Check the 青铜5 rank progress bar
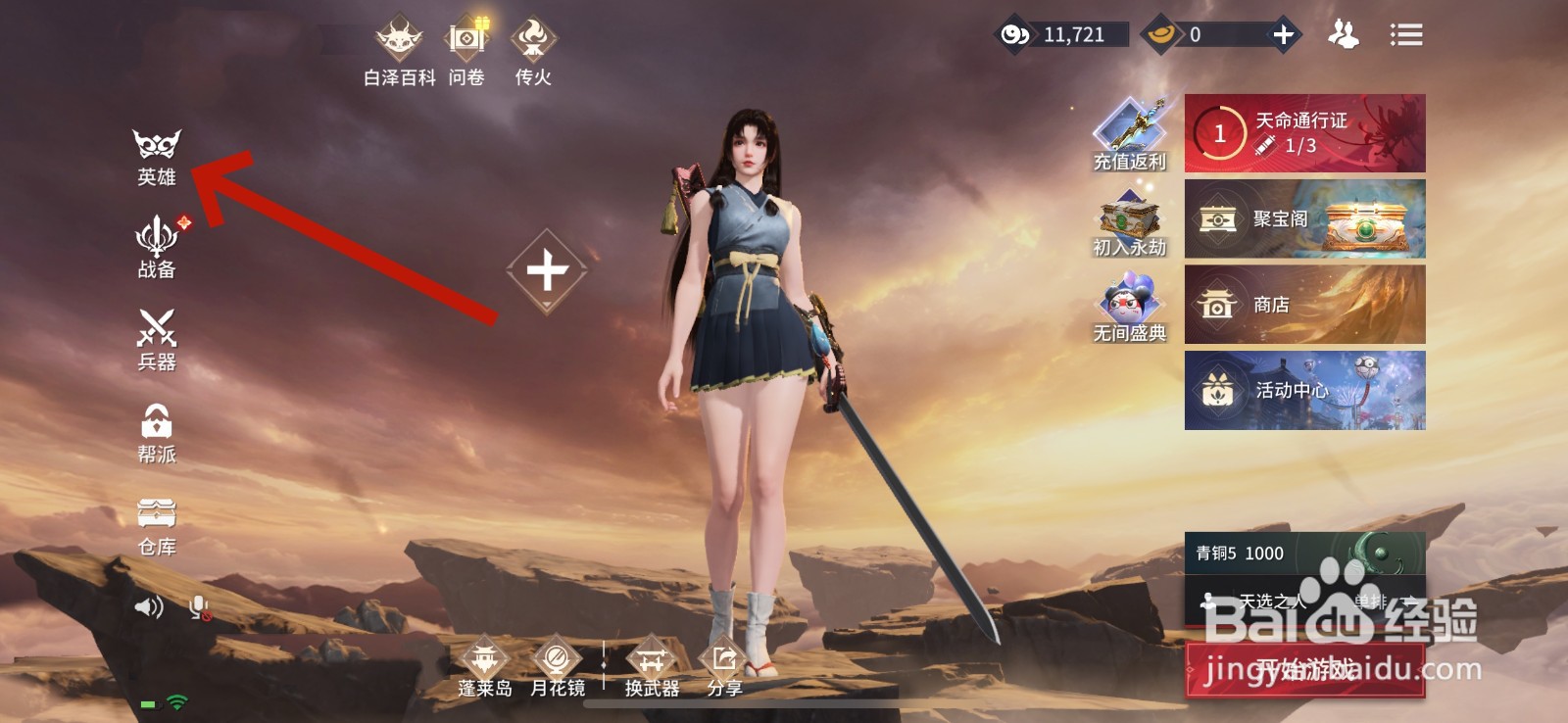Image resolution: width=1568 pixels, height=723 pixels. pos(1274,552)
